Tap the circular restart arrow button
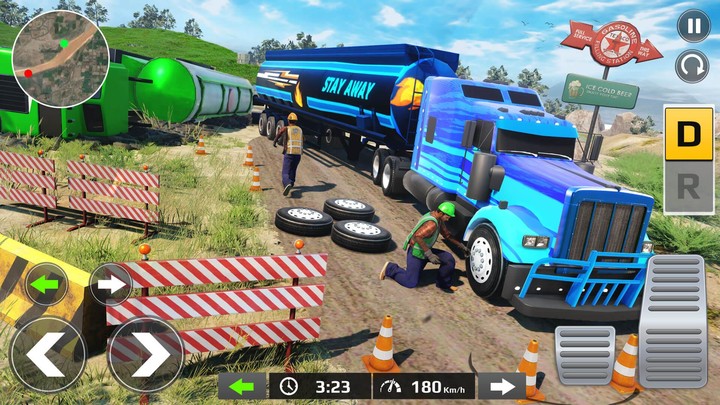This screenshot has width=720, height=405. [693, 67]
